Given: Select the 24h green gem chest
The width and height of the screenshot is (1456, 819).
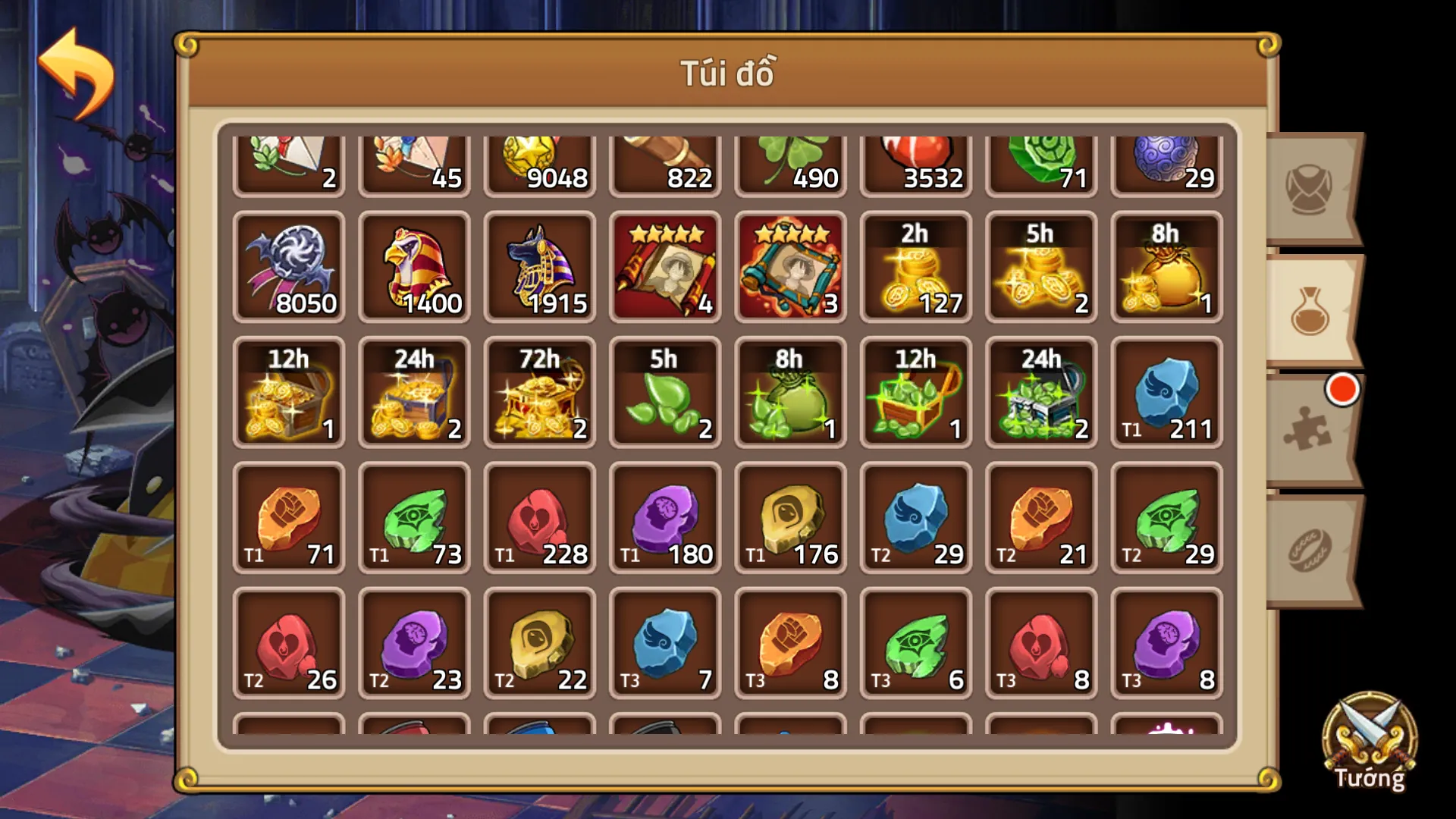Looking at the screenshot, I should [1040, 393].
